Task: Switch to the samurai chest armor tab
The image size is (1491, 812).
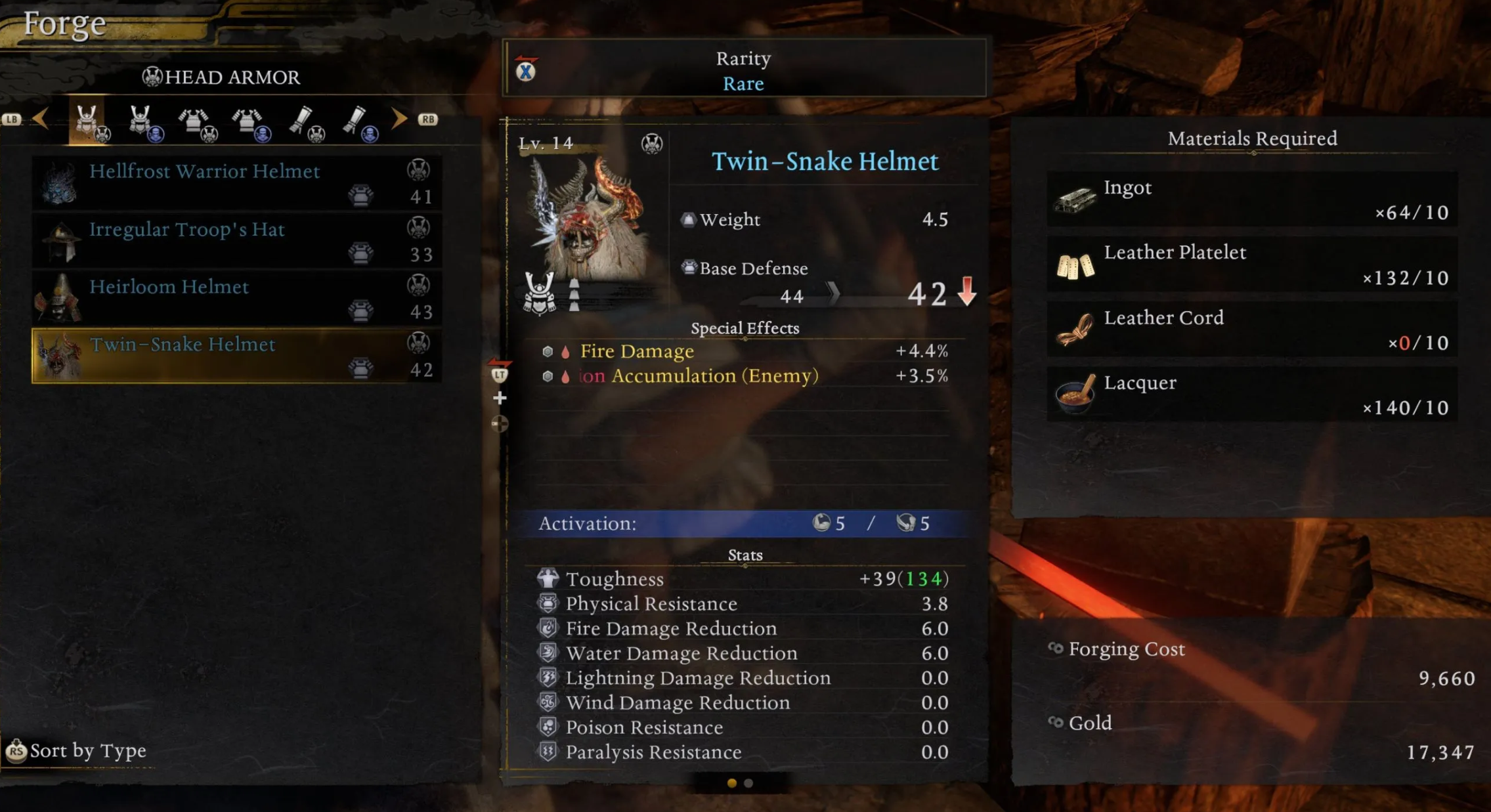Action: tap(196, 121)
